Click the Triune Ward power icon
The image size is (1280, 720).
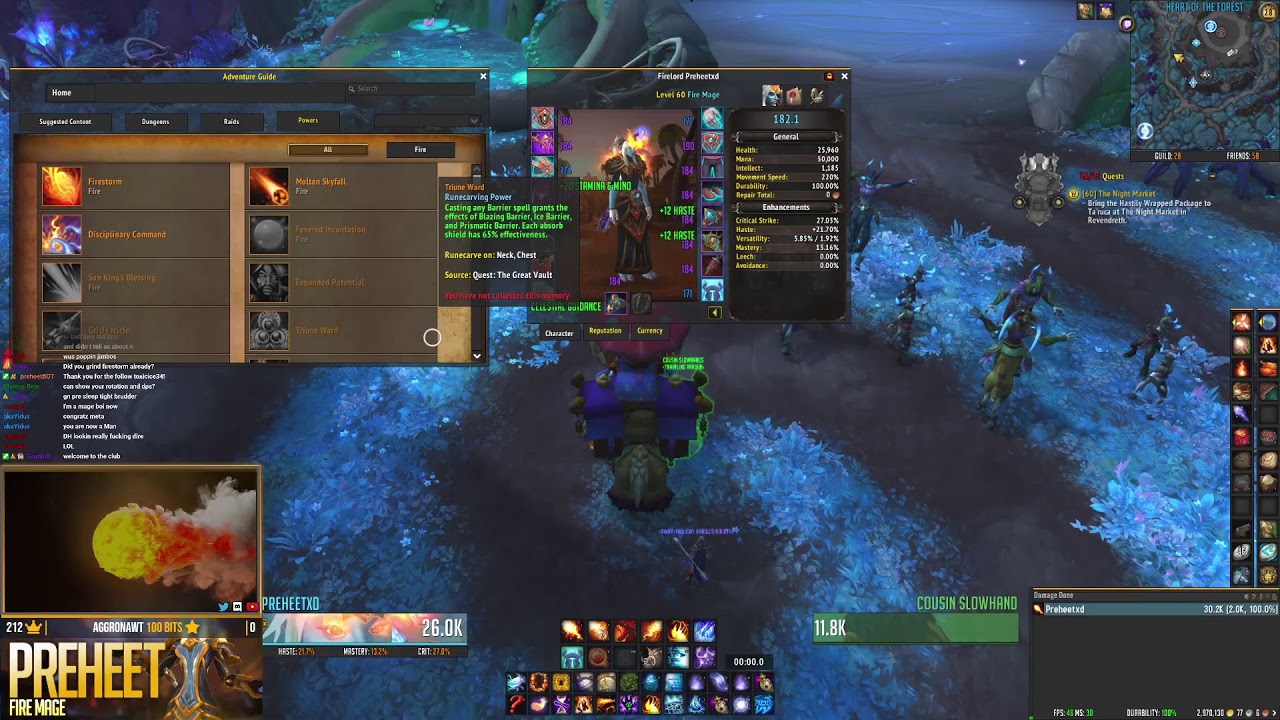click(x=268, y=330)
